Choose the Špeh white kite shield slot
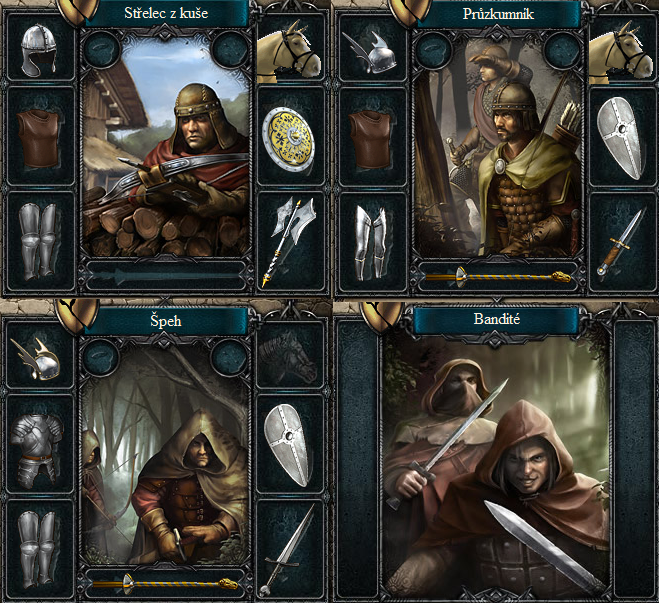The height and width of the screenshot is (603, 659). (290, 445)
